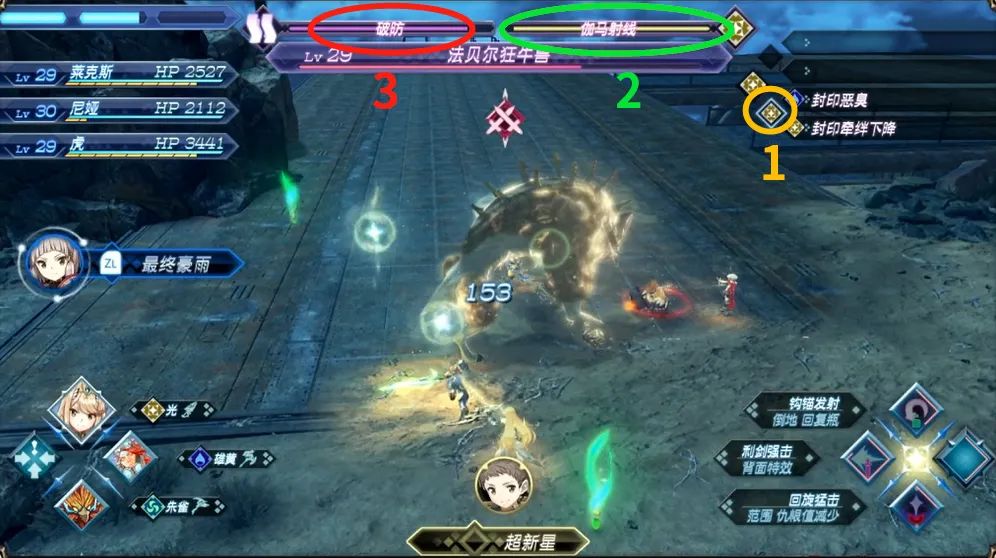Viewport: 996px width, 558px height.
Task: Click the 封印恶臭 seal entry
Action: (840, 99)
